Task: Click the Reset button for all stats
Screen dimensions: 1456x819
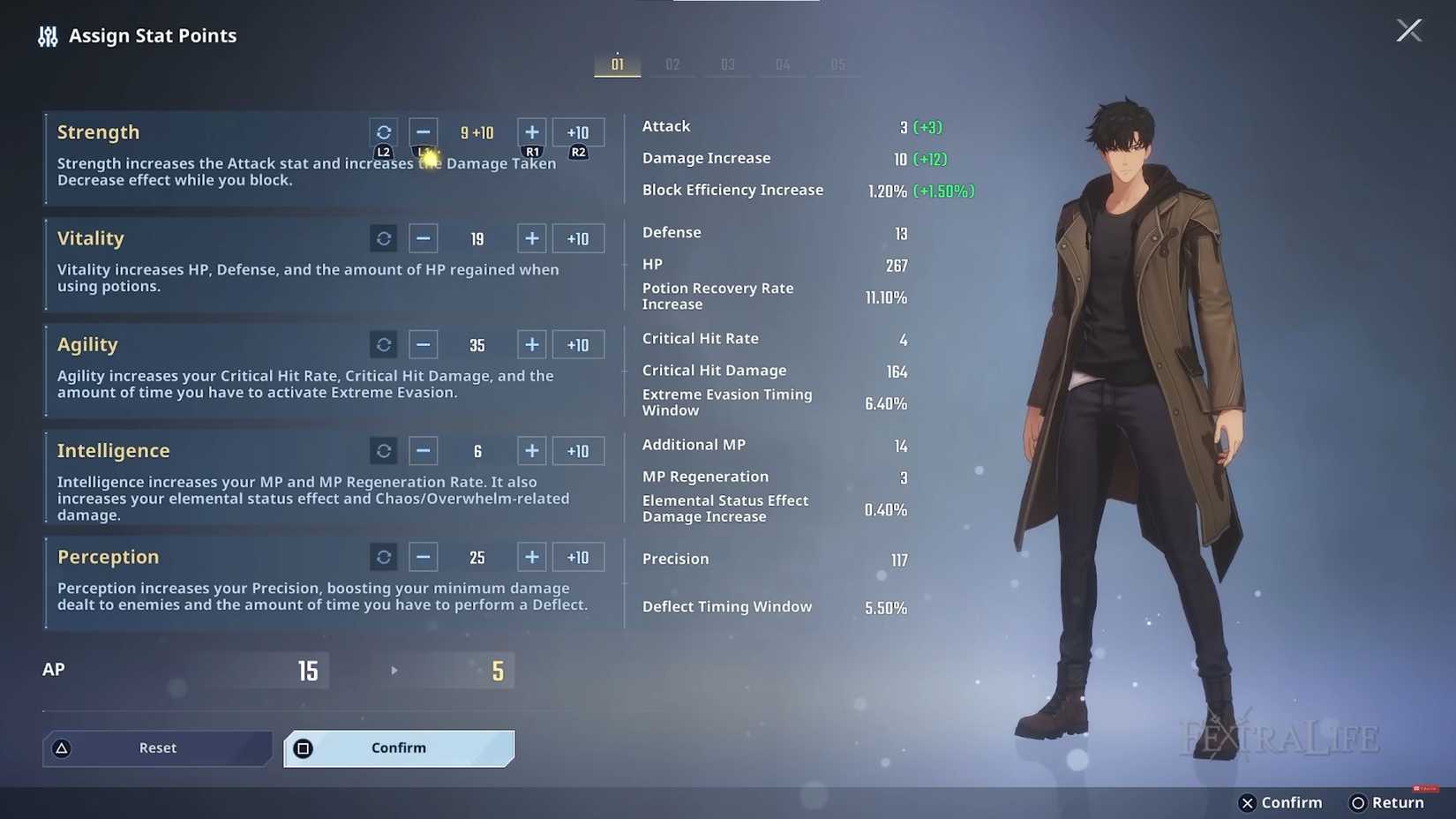Action: coord(157,748)
